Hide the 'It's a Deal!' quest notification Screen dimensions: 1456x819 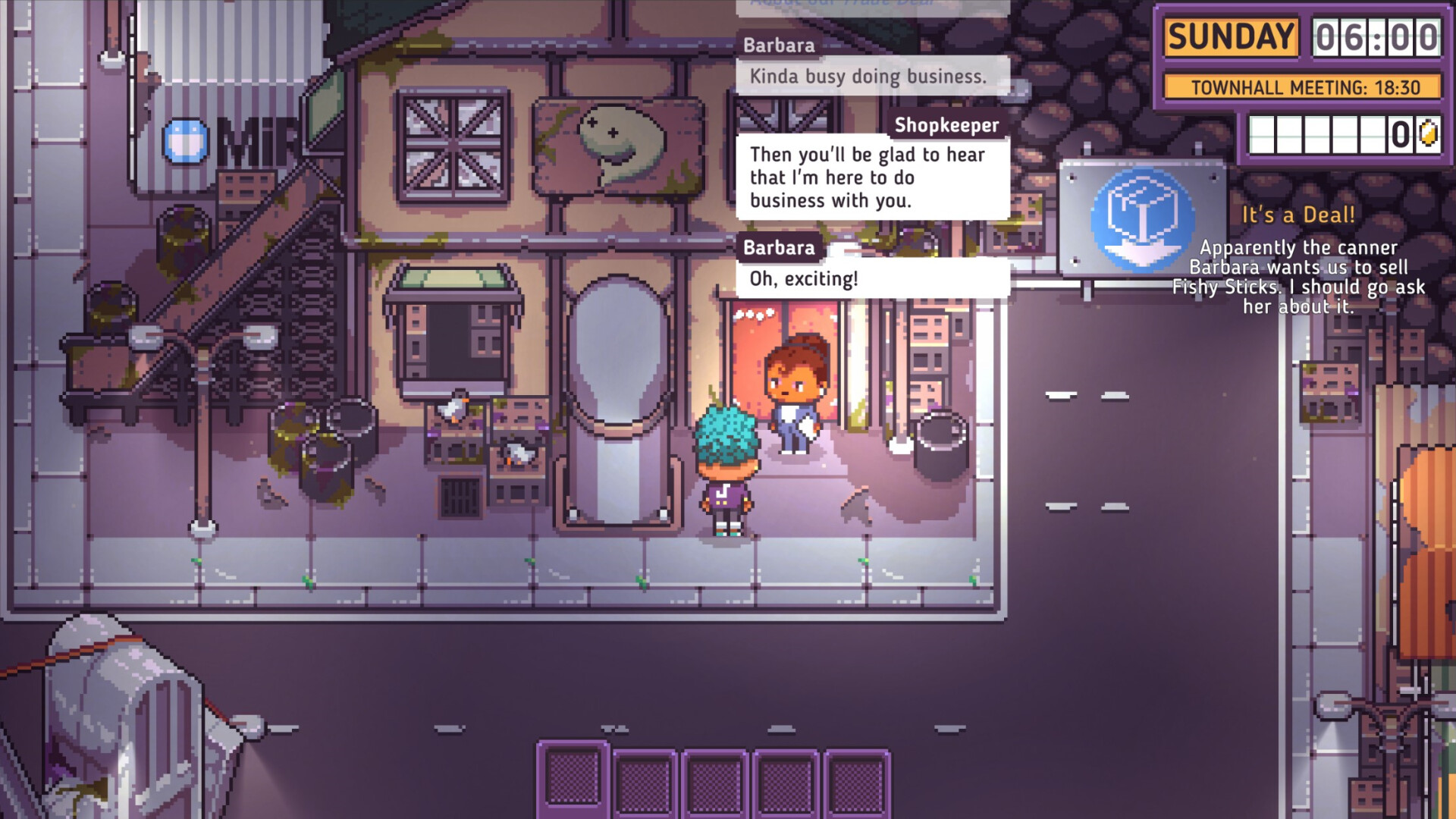coord(1298,214)
